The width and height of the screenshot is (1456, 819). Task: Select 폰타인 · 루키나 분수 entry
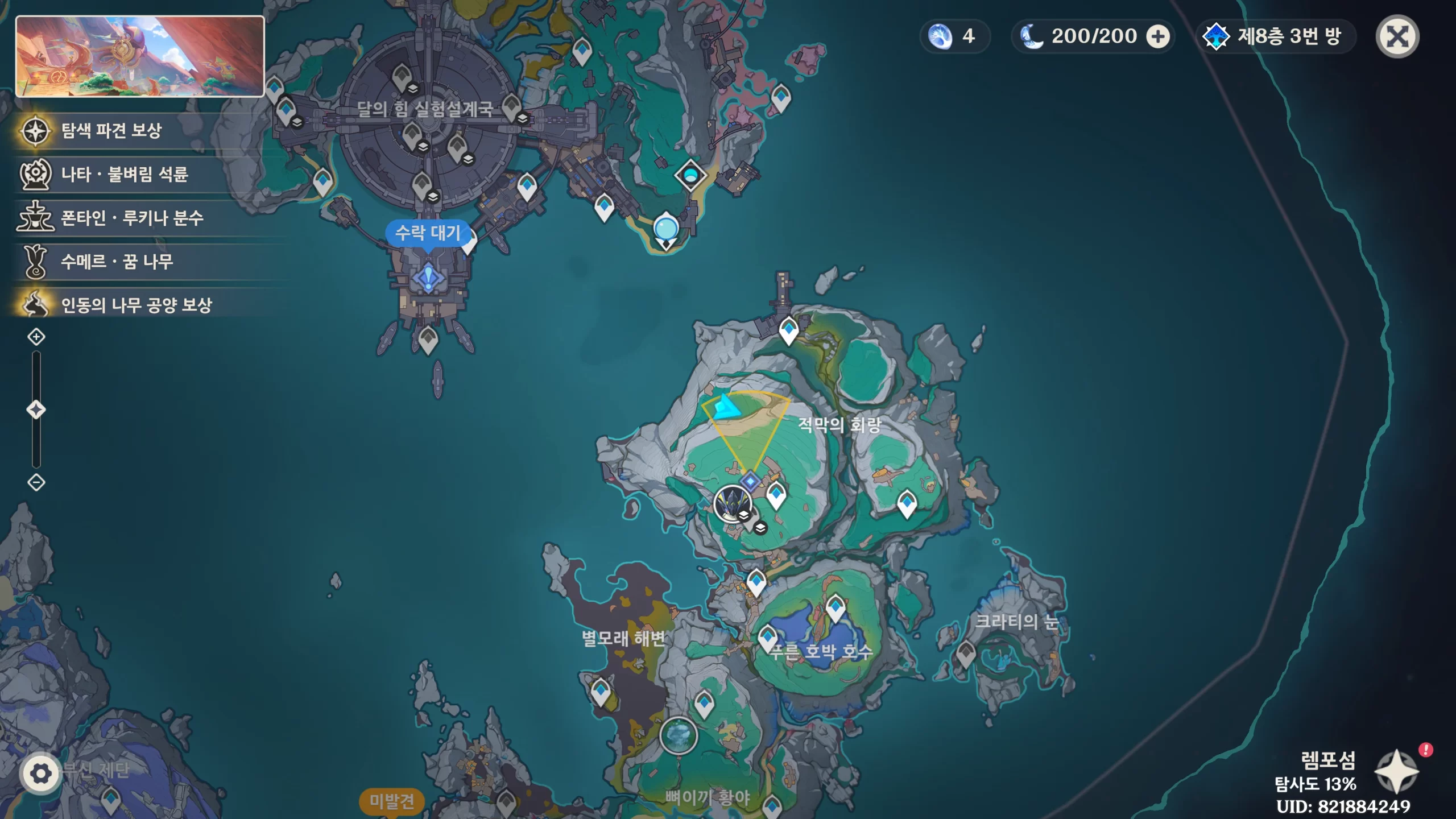coord(132,218)
